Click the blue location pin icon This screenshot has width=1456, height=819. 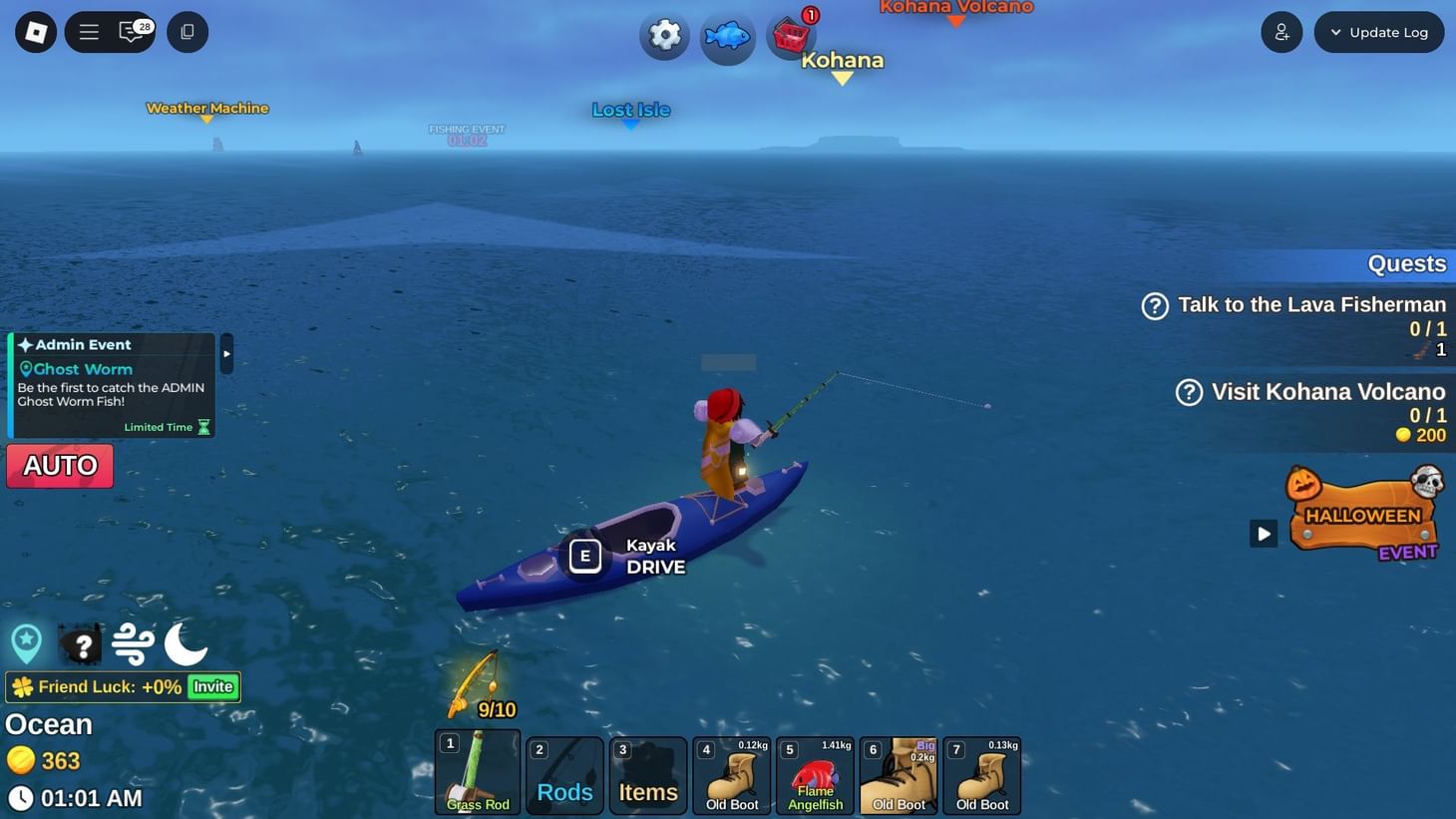(26, 643)
